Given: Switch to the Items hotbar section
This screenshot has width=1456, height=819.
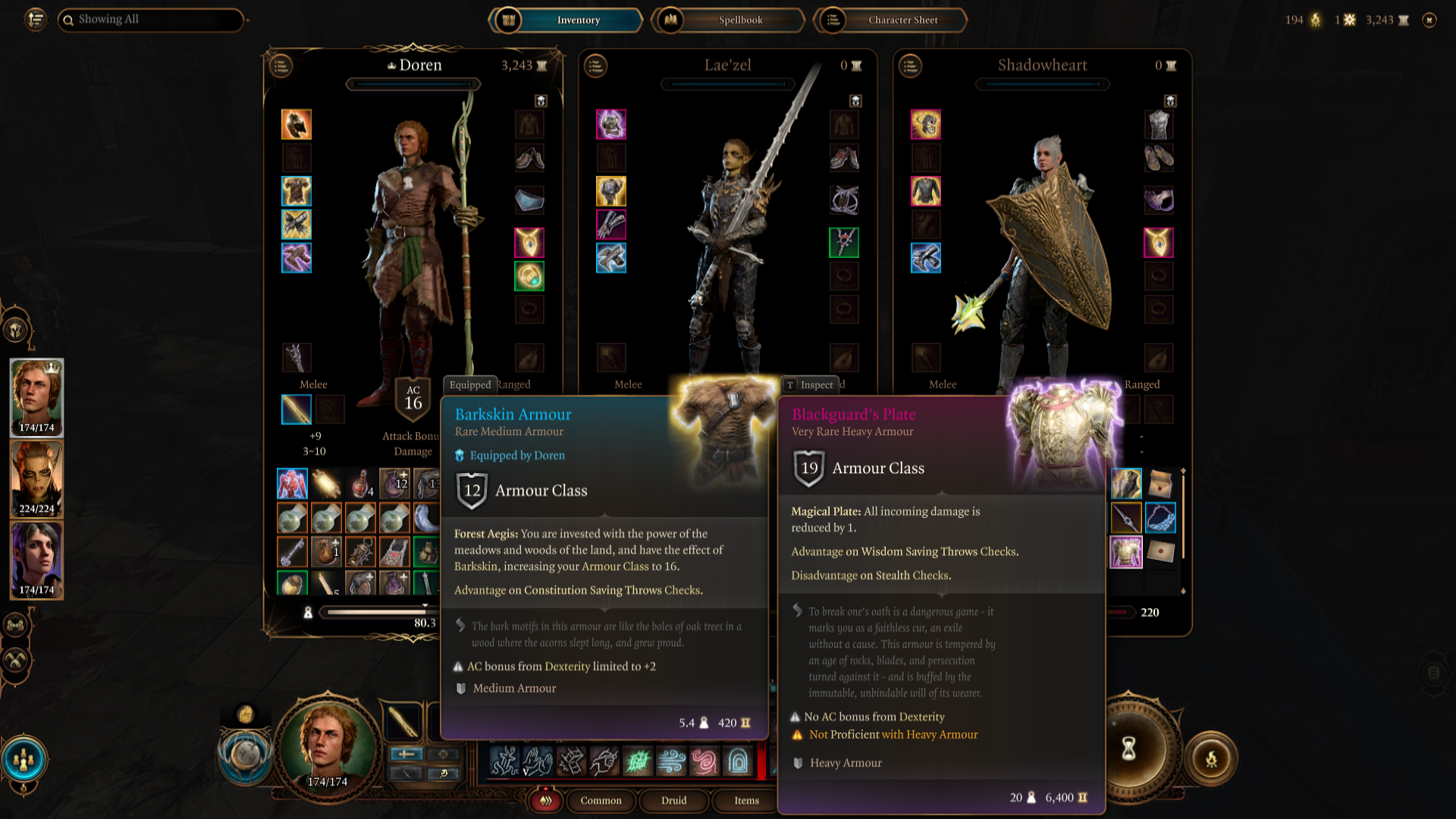Looking at the screenshot, I should (745, 801).
